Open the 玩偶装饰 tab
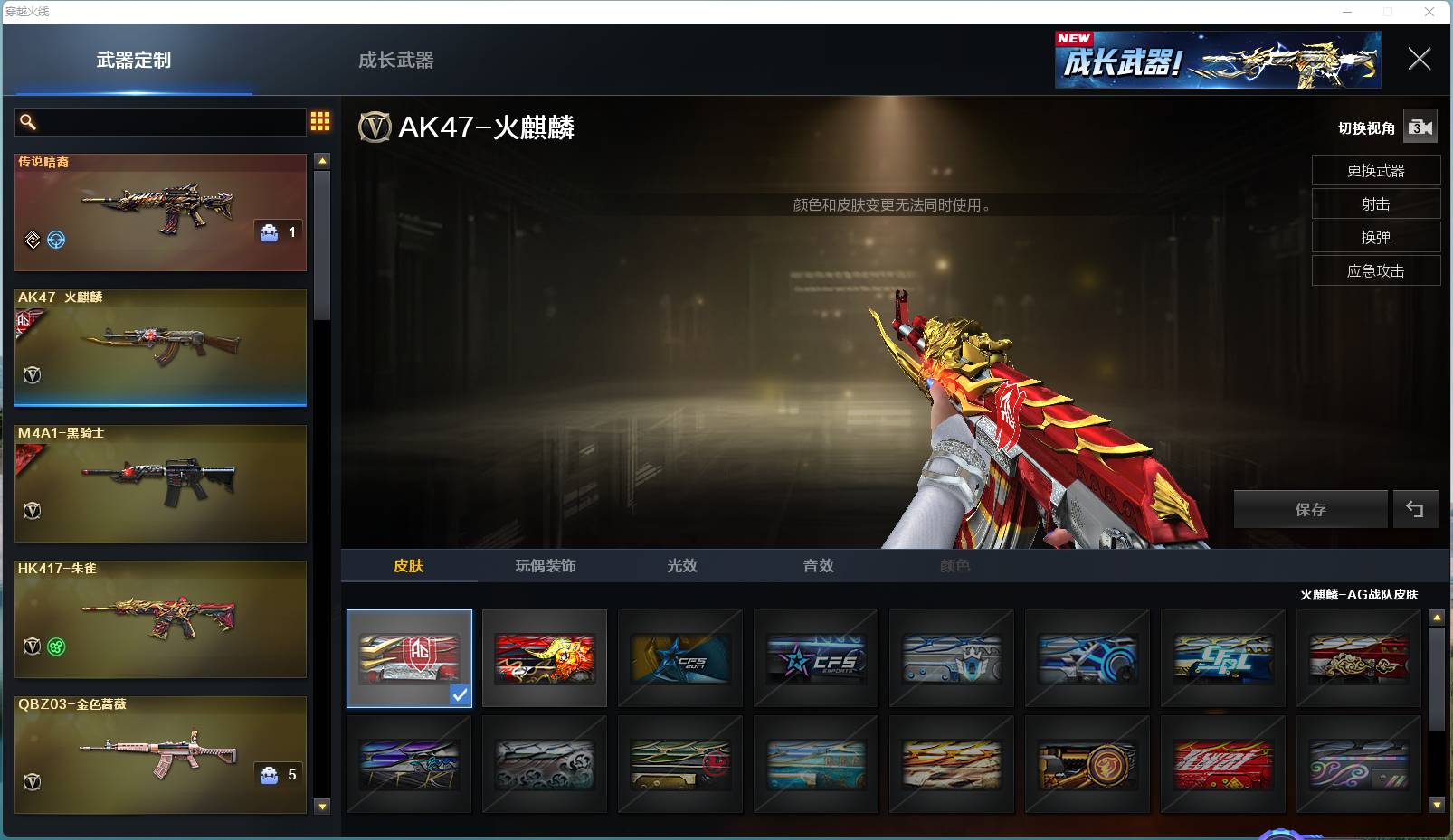 (x=543, y=566)
